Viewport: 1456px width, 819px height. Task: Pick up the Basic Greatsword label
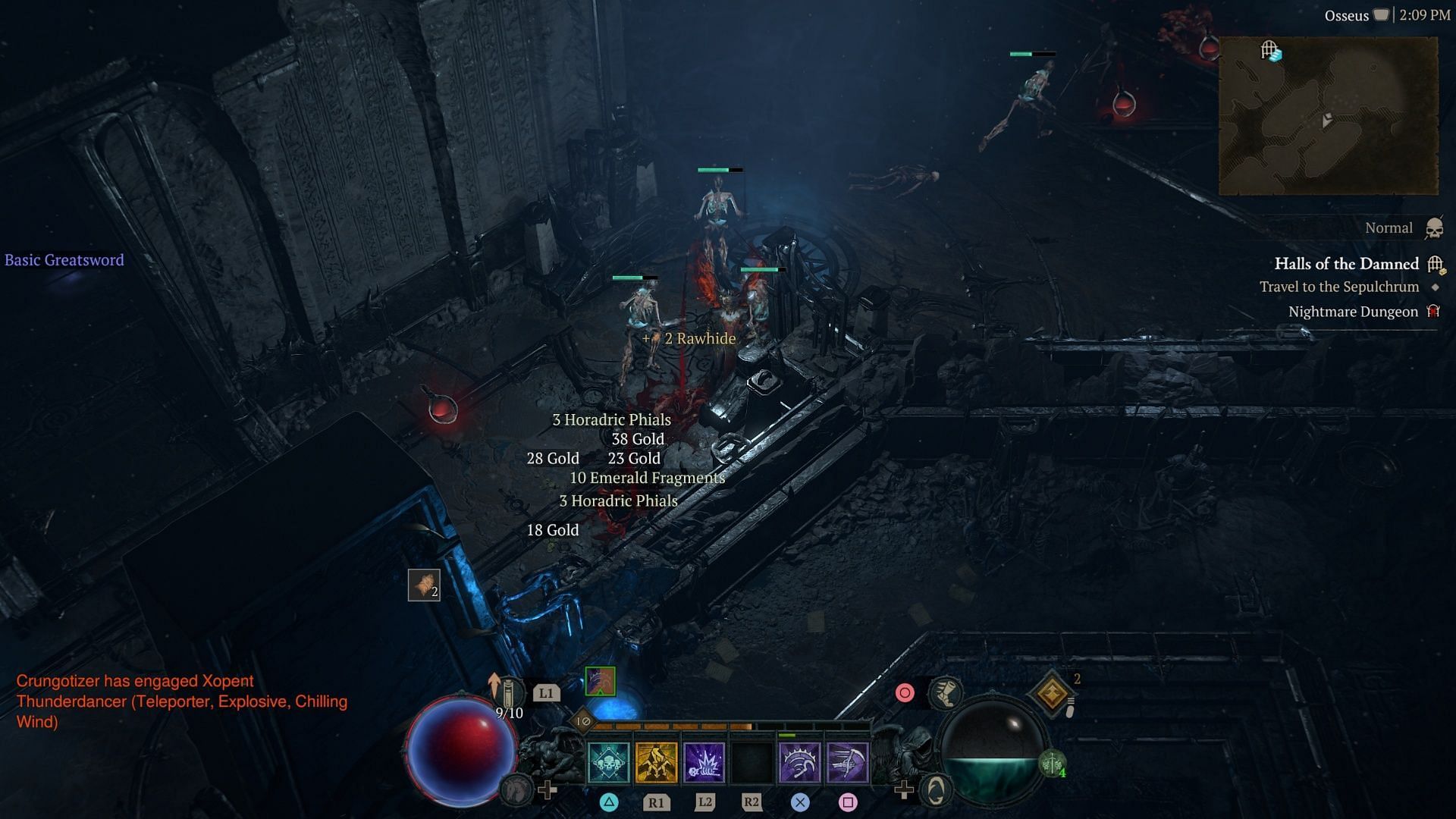point(64,260)
